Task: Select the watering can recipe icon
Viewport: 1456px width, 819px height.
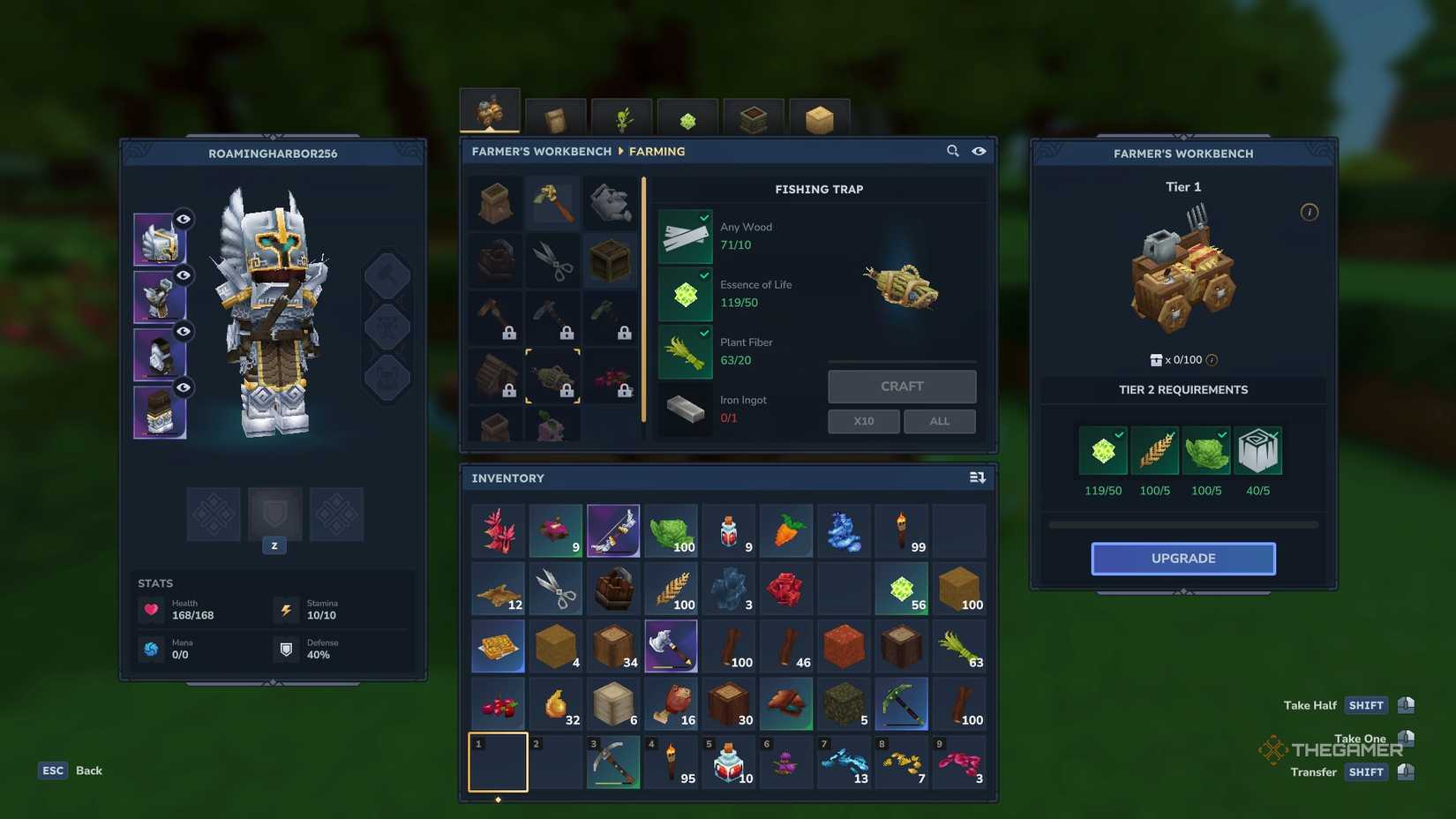Action: coord(612,202)
